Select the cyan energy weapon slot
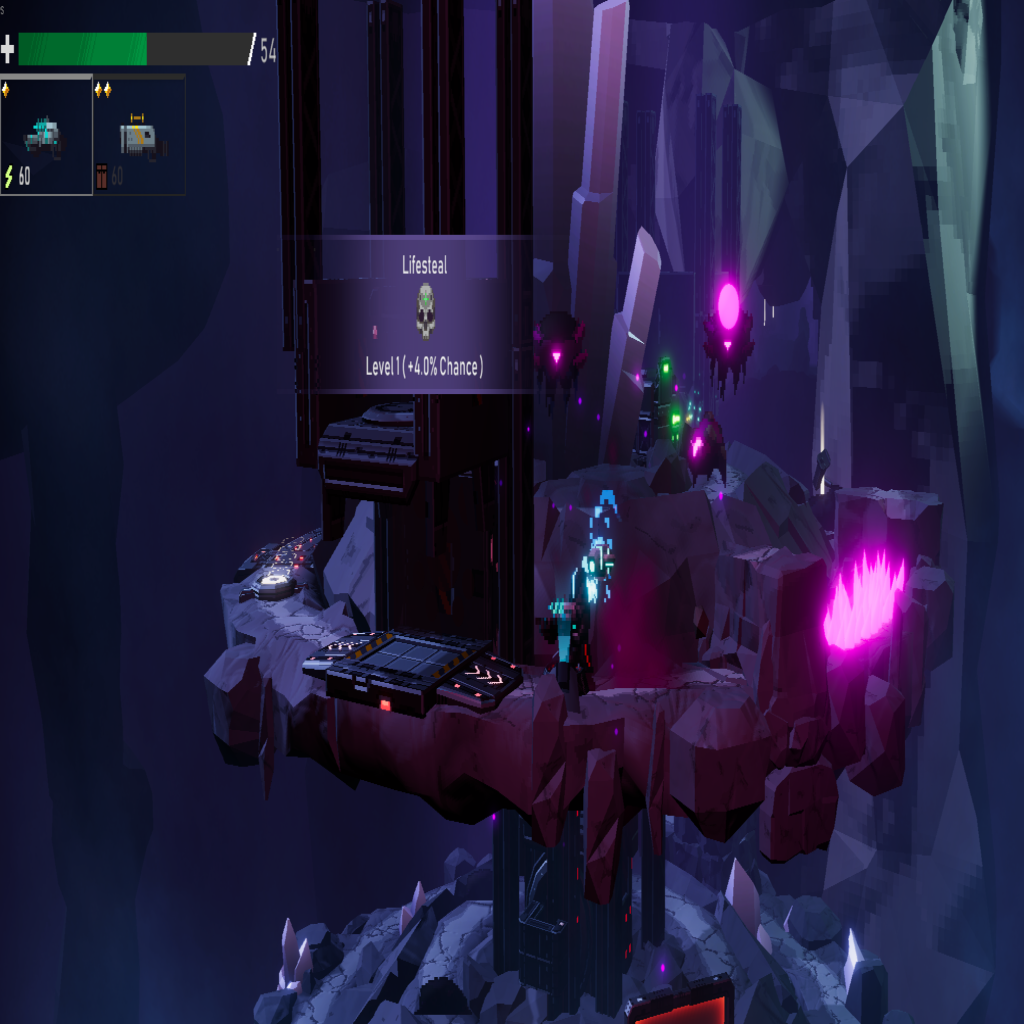 click(46, 136)
